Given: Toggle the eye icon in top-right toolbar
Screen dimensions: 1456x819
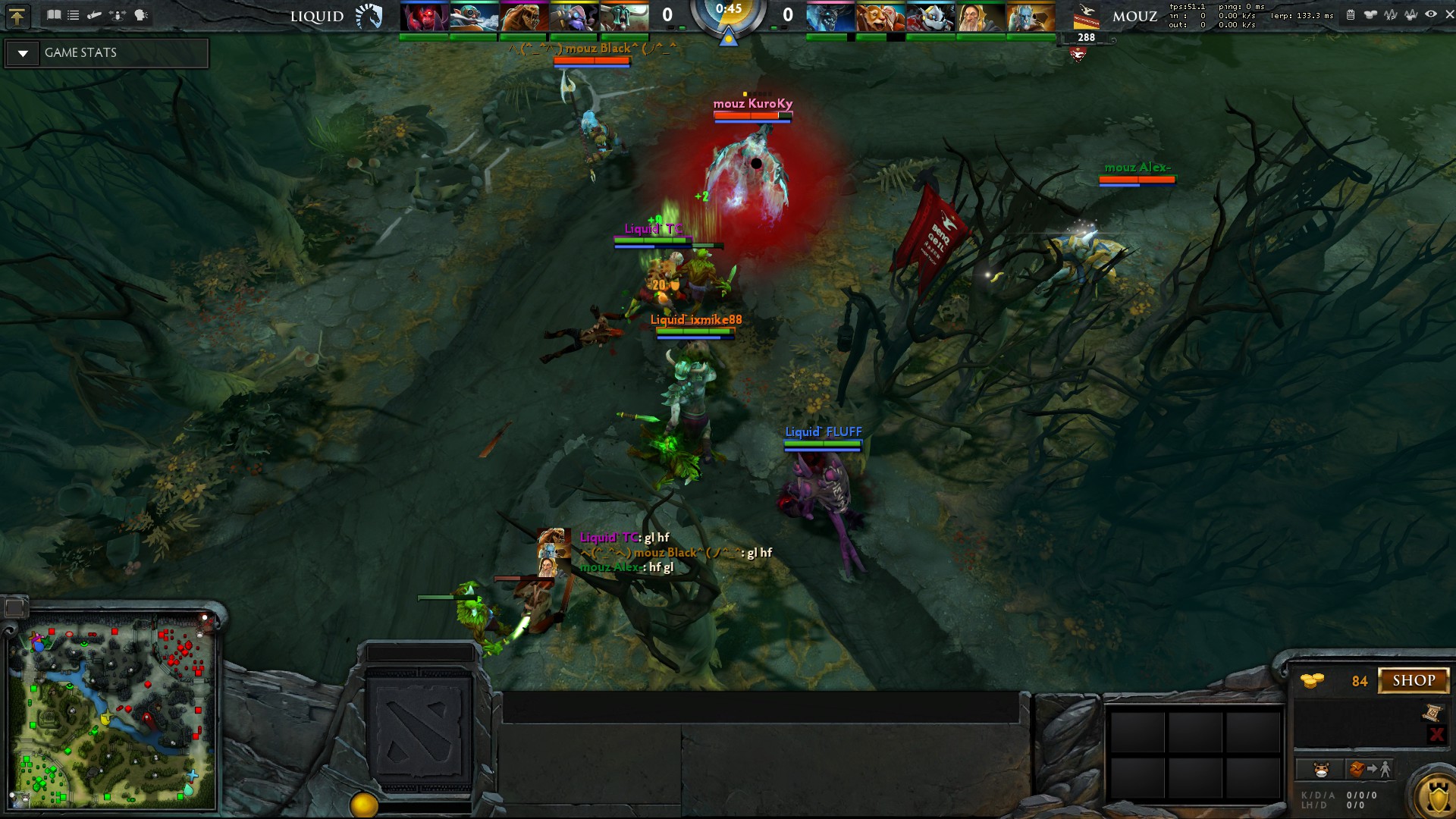Looking at the screenshot, I should [x=1430, y=14].
